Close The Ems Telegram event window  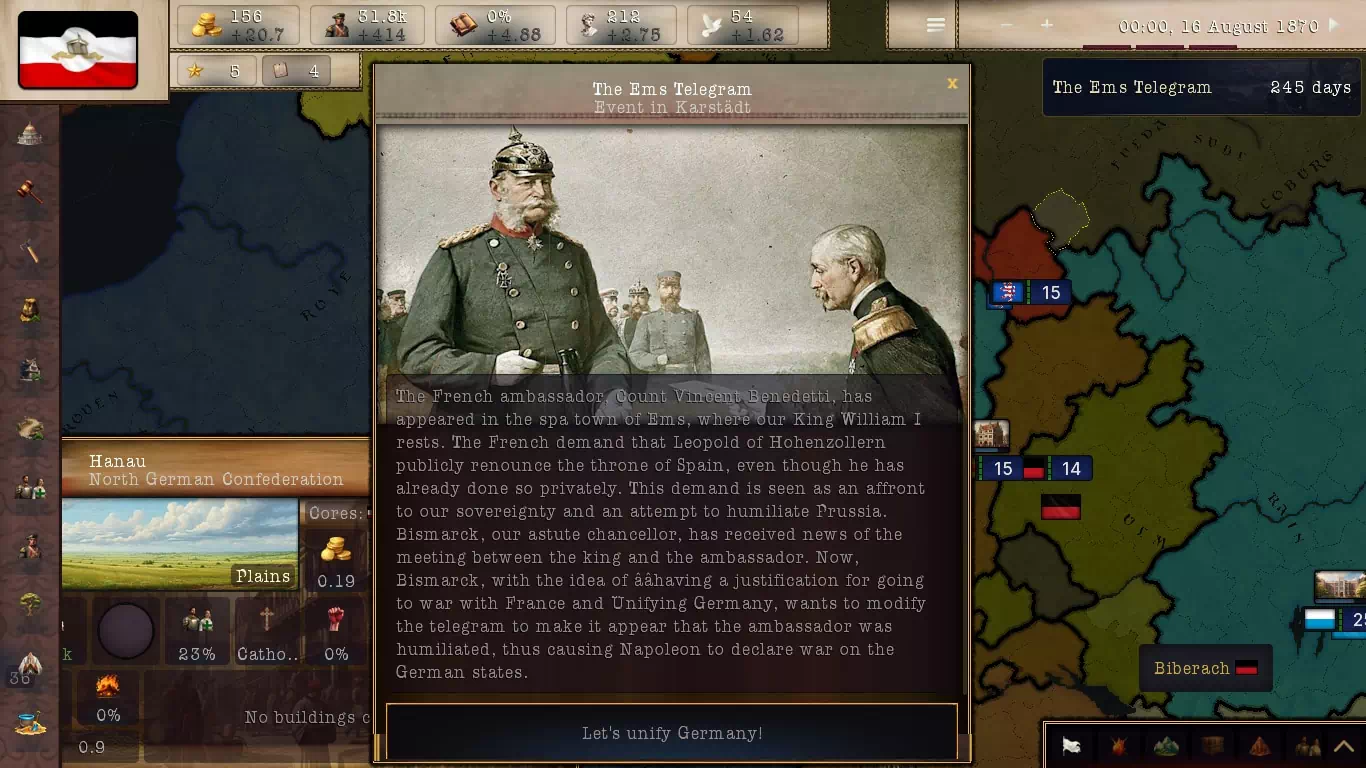click(x=952, y=84)
